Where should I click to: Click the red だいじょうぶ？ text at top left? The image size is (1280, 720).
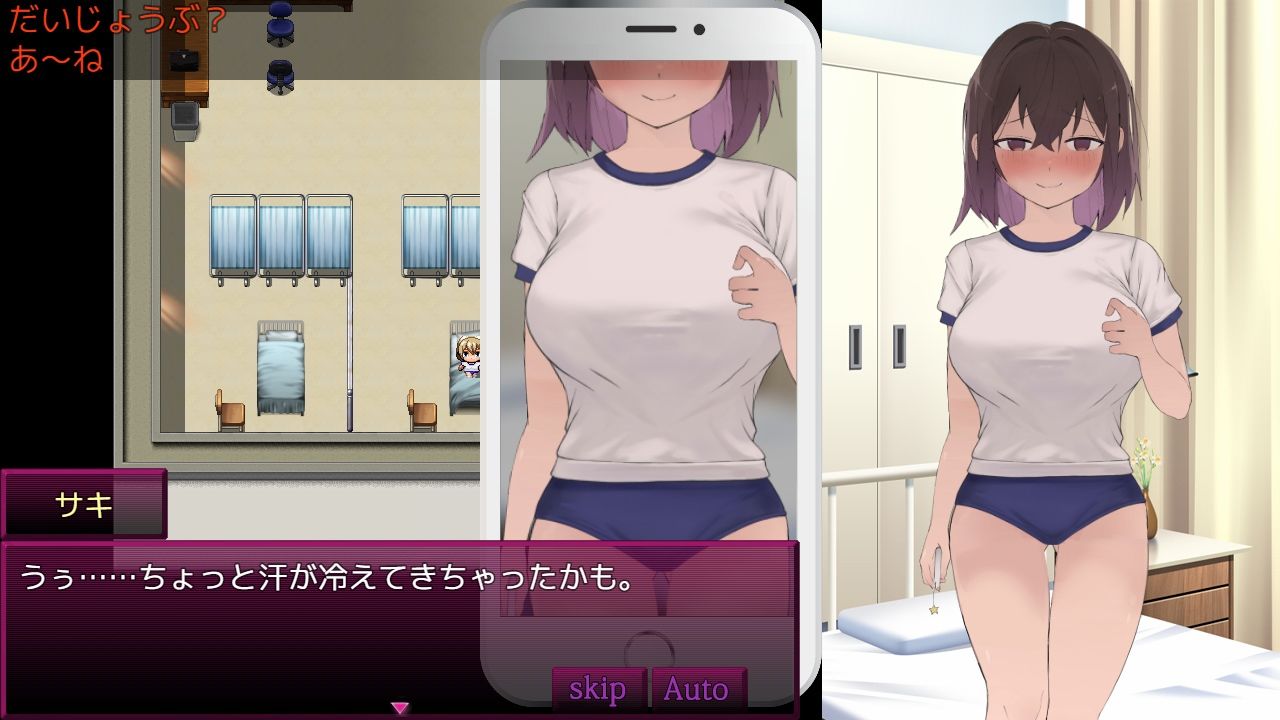110,17
